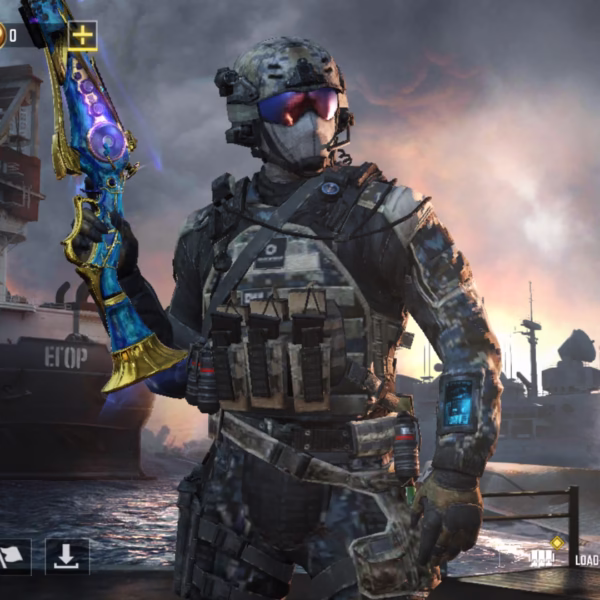Open the download icon button
Screen dimensions: 600x600
pos(67,556)
